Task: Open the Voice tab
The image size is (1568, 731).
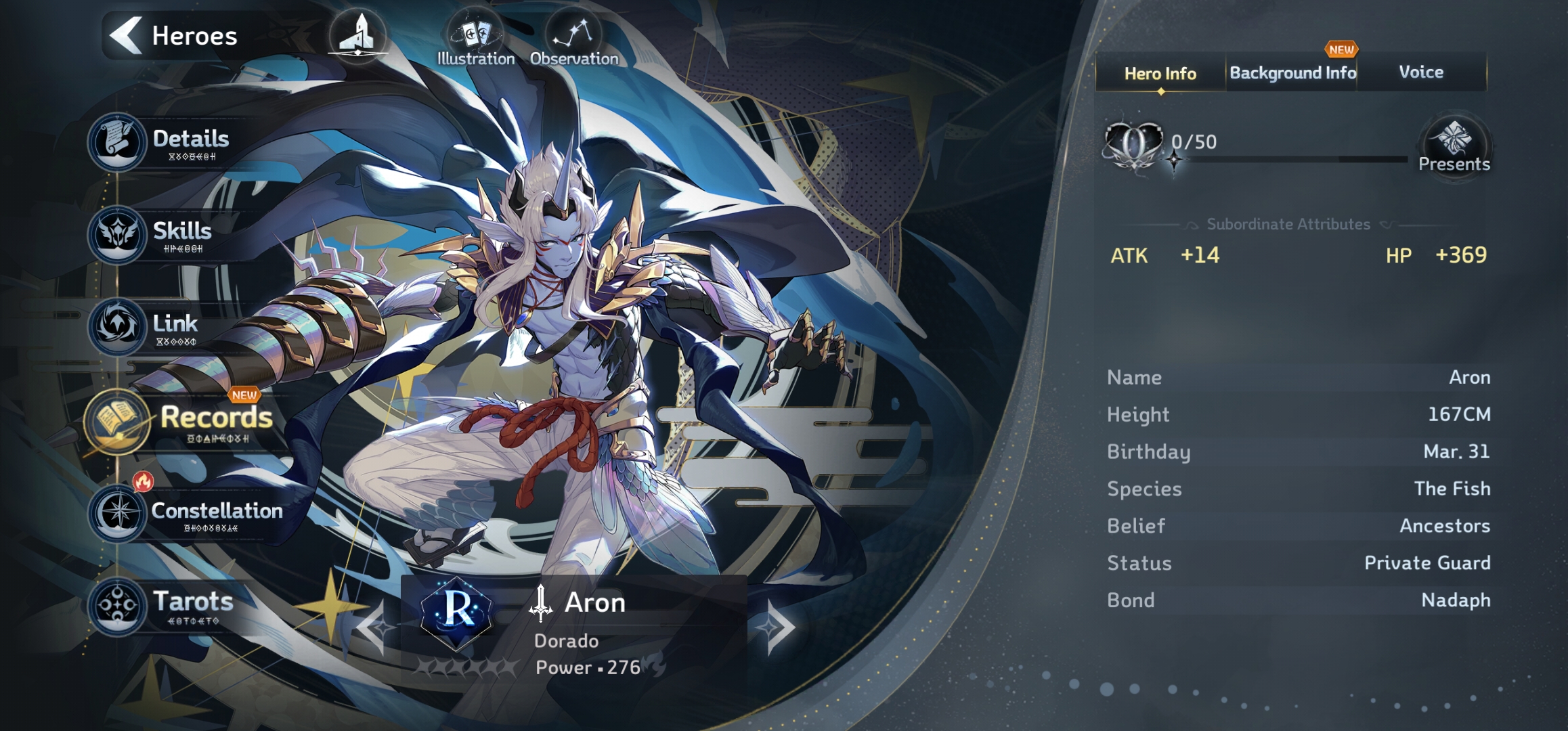Action: click(1421, 72)
